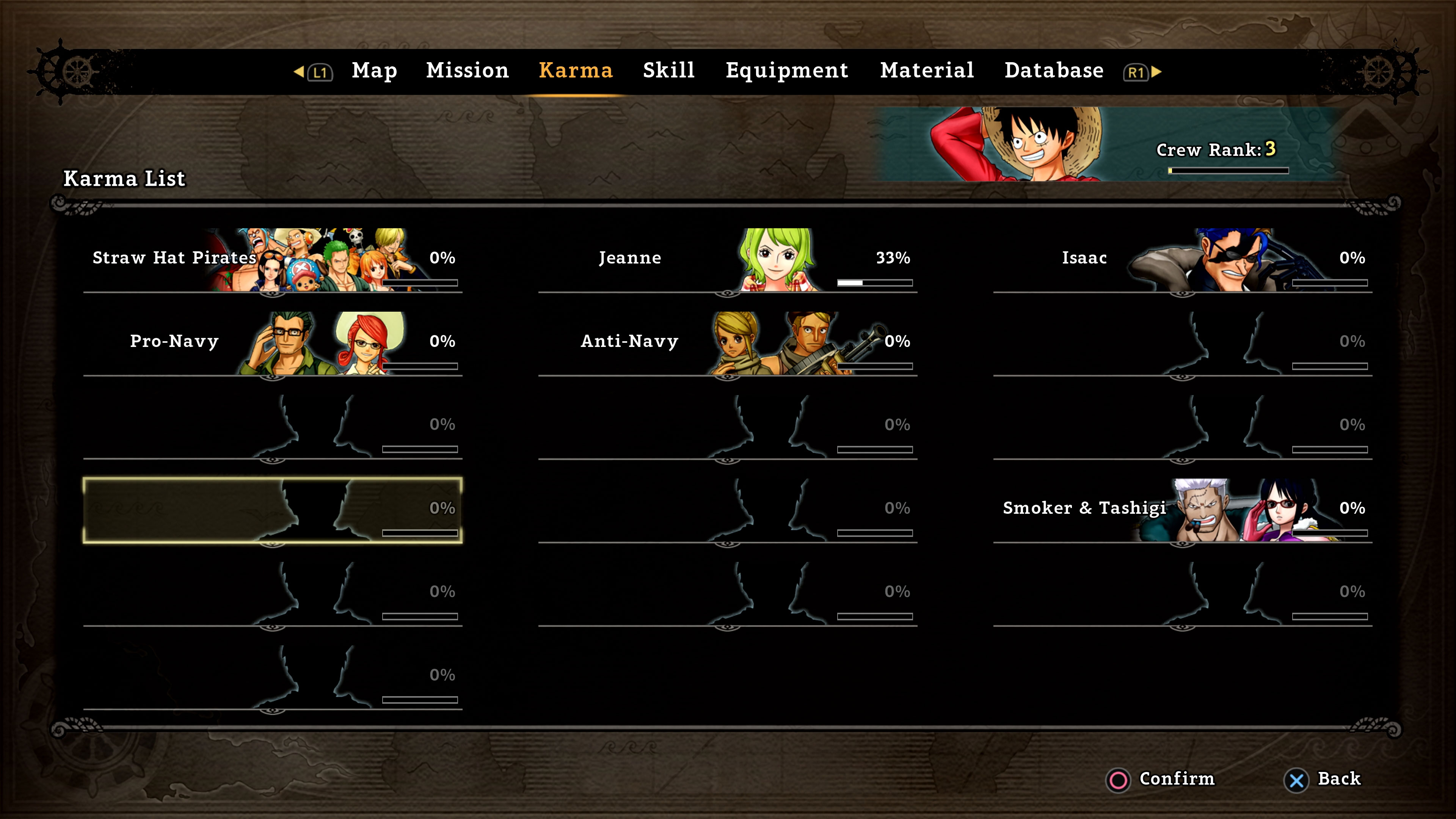Switch to the Map tab
The image size is (1456, 819).
point(374,71)
